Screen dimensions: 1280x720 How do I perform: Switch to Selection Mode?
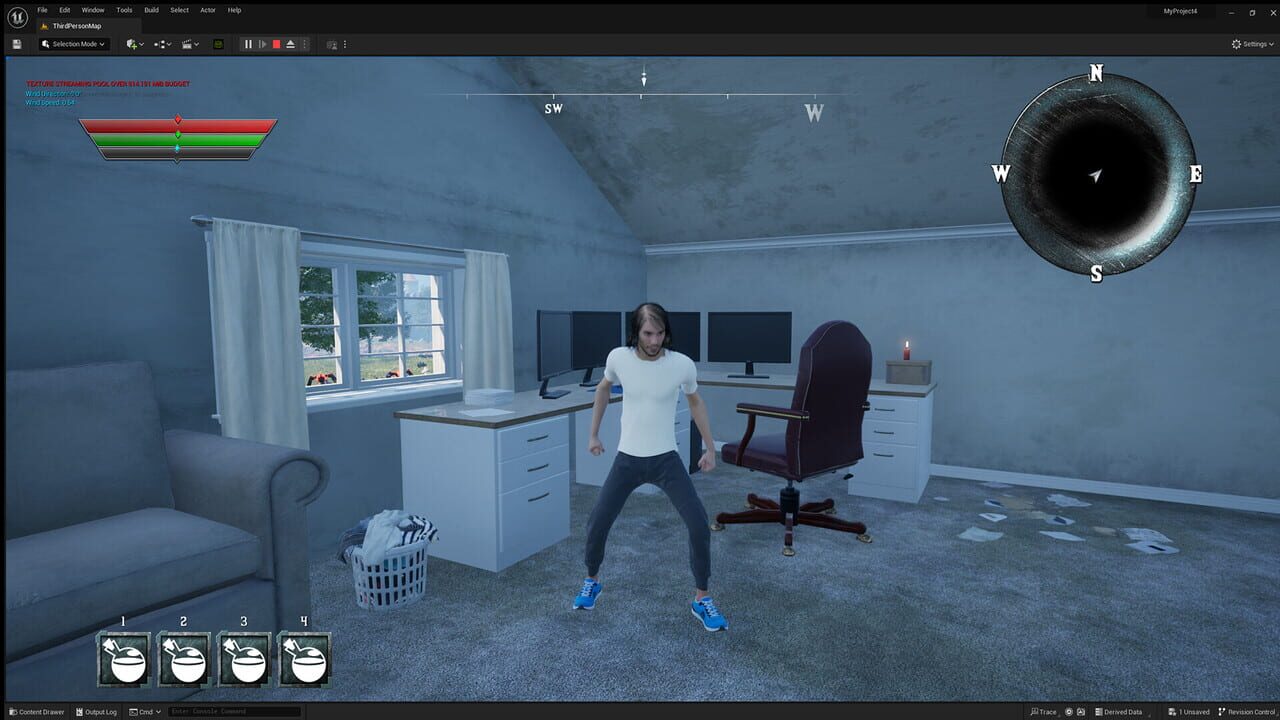tap(72, 44)
